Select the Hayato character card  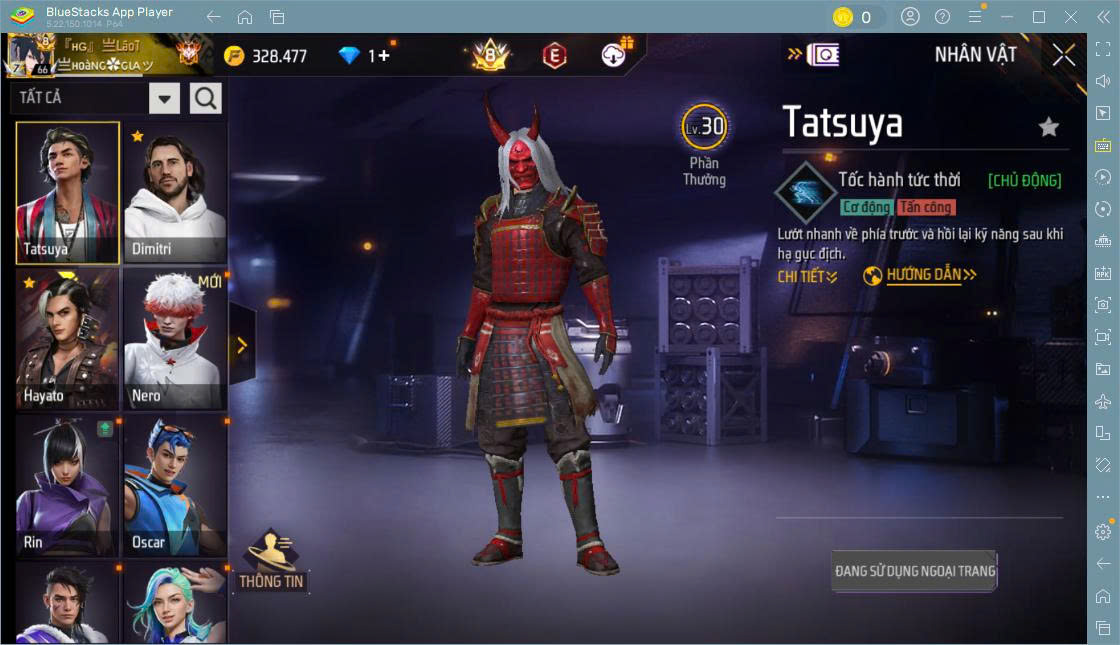[68, 339]
